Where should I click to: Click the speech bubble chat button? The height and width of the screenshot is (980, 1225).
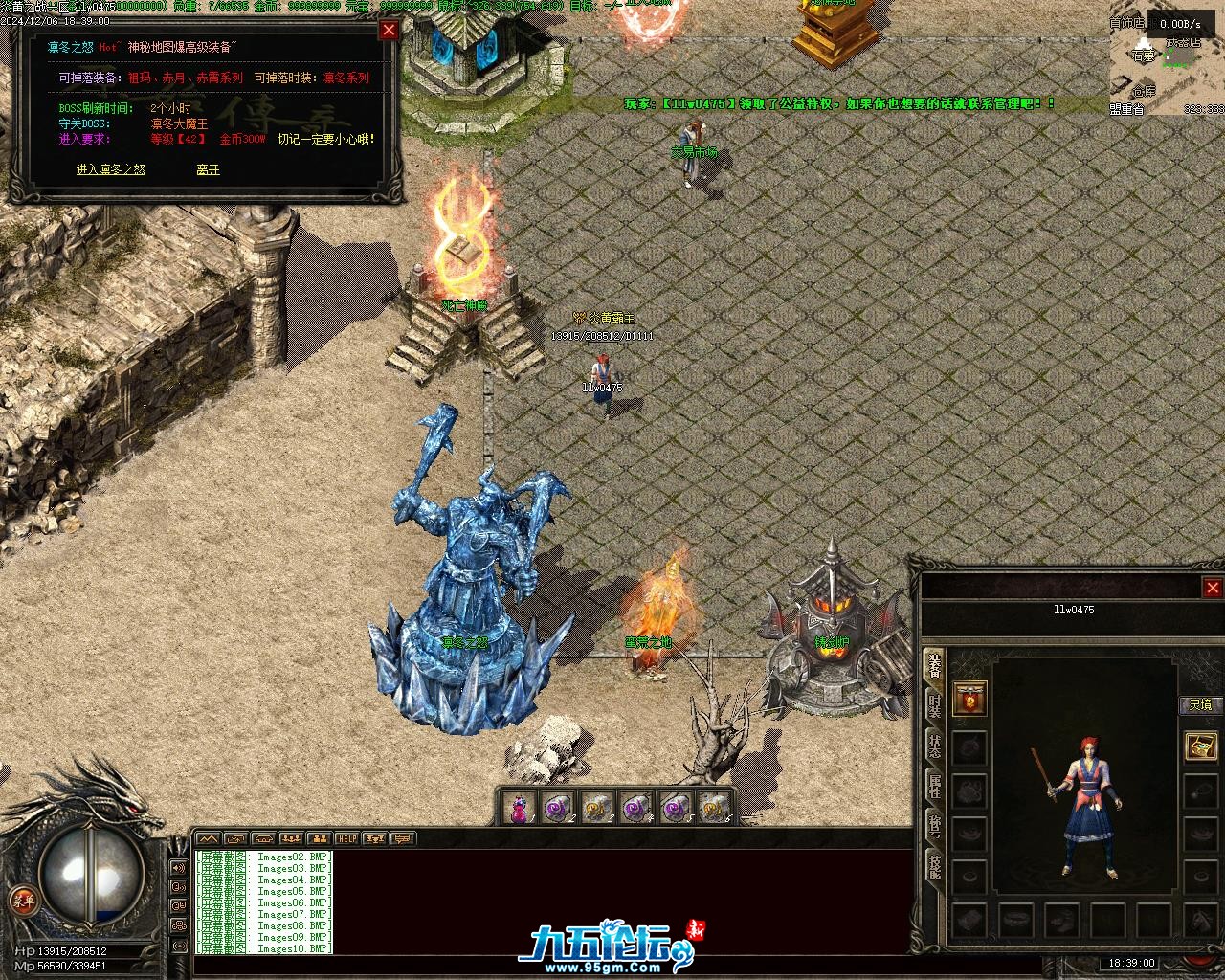pyautogui.click(x=402, y=839)
